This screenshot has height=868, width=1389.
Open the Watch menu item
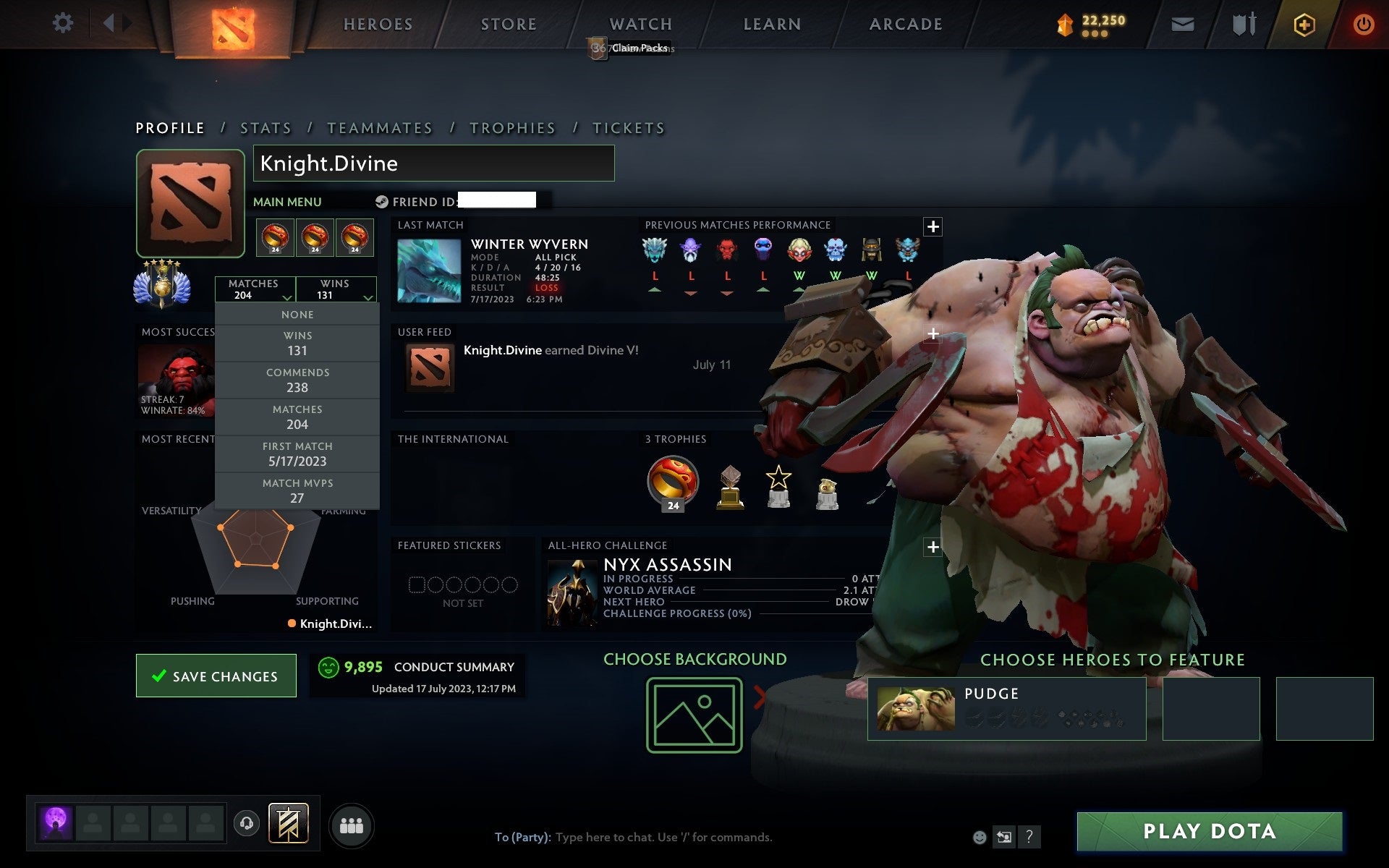[640, 23]
